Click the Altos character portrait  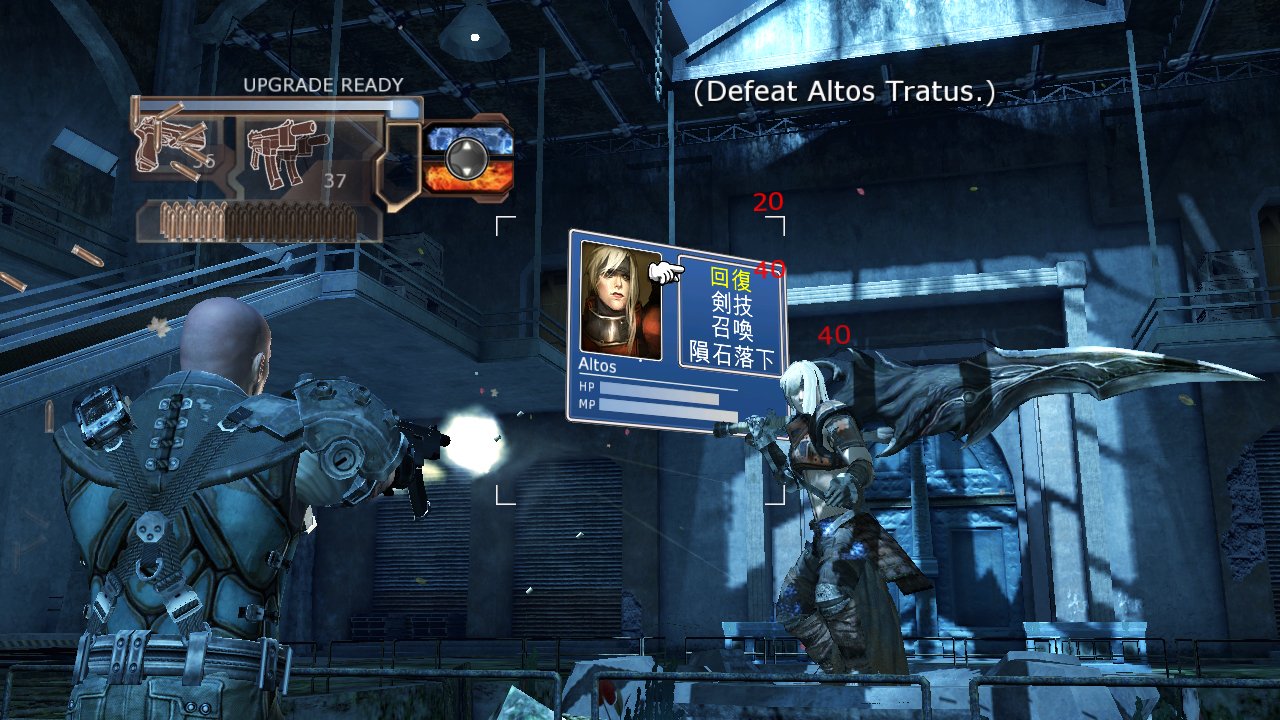pyautogui.click(x=620, y=298)
